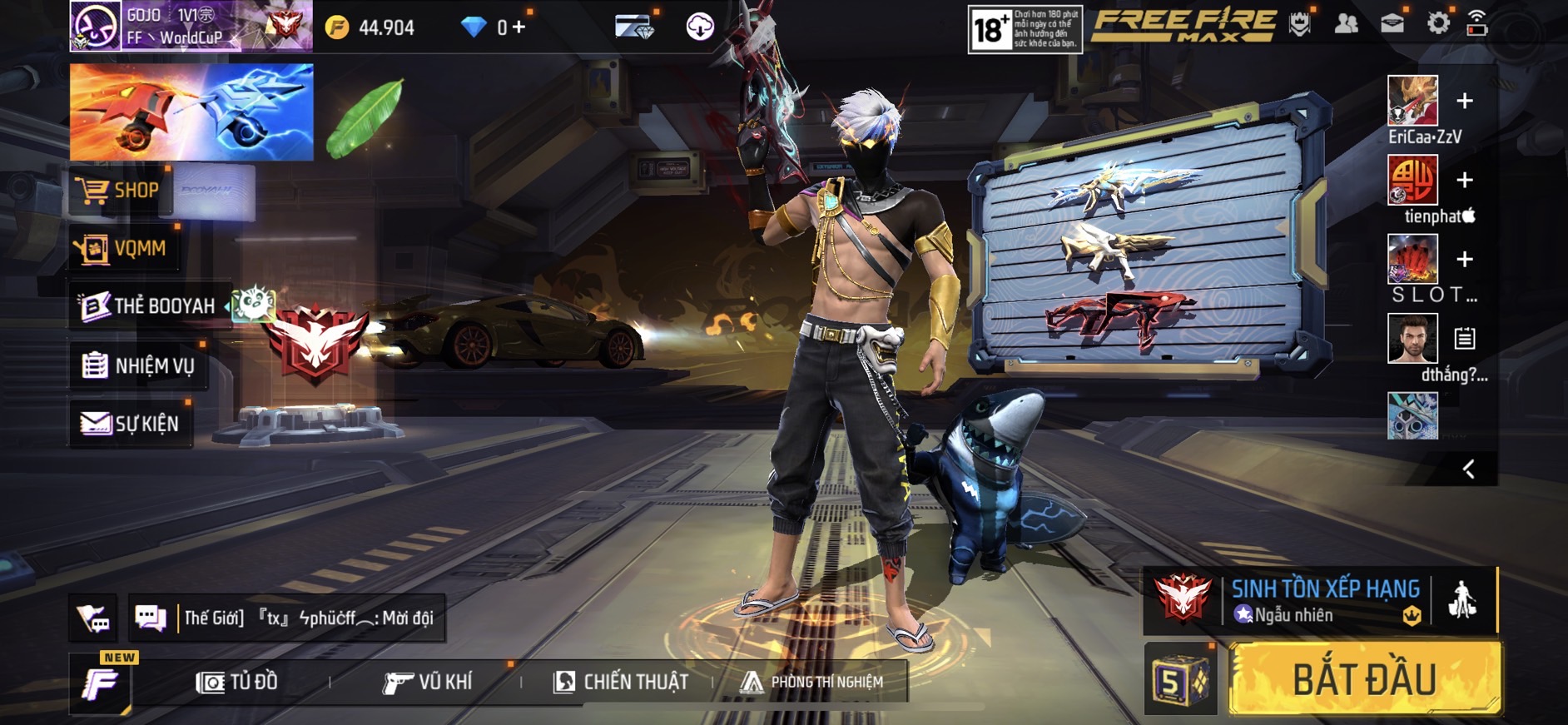1568x725 pixels.
Task: Change the SINH TỒN XẾP HẠNG game mode
Action: click(x=1323, y=599)
